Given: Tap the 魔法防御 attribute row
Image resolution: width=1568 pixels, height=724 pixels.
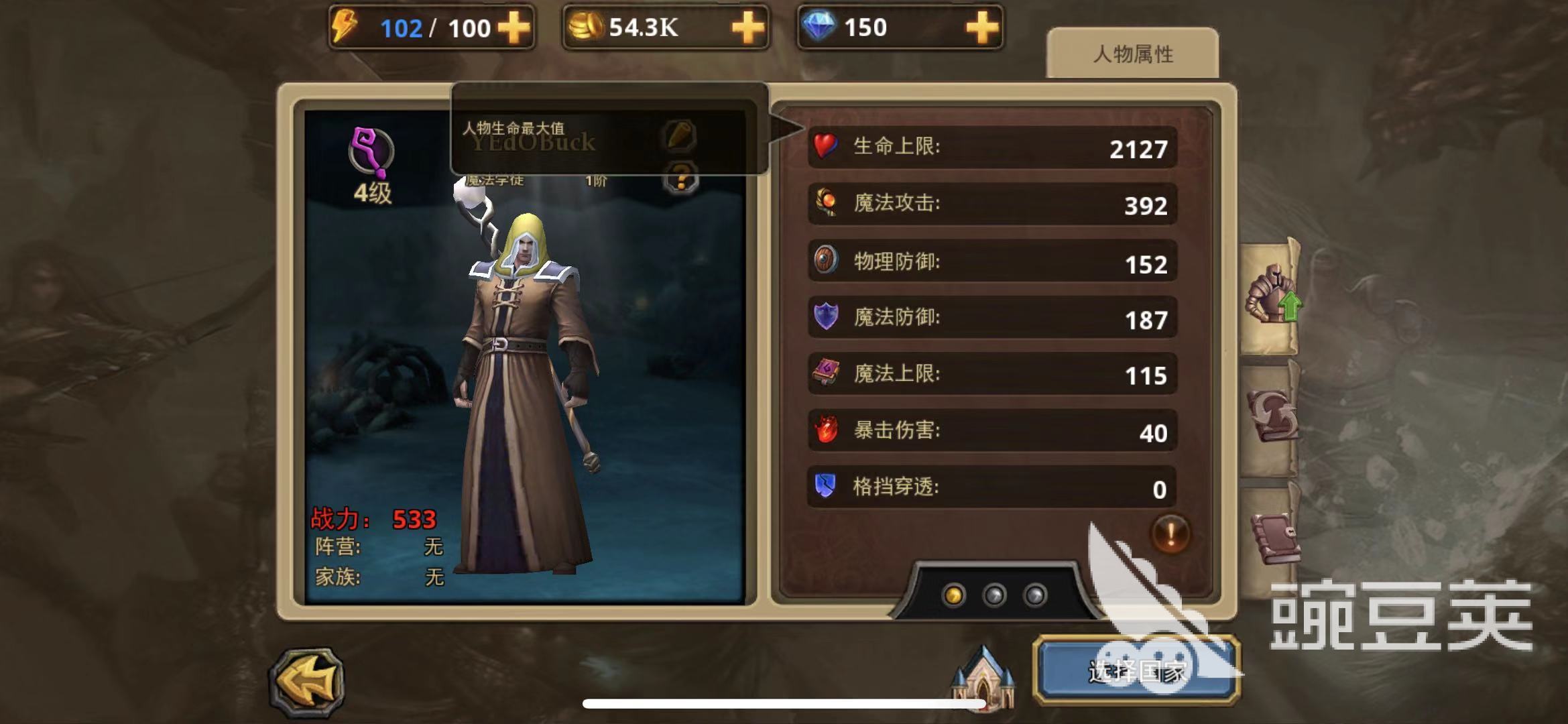Looking at the screenshot, I should click(x=992, y=318).
